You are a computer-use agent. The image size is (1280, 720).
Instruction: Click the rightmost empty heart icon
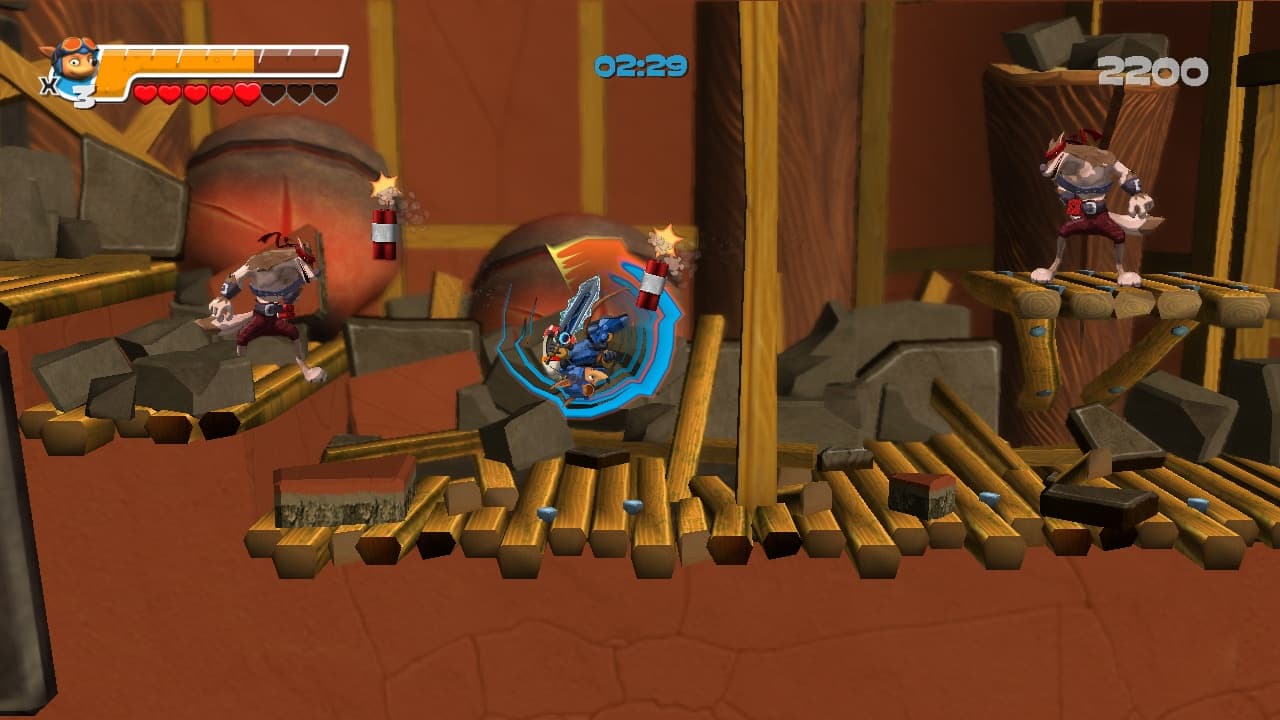tap(324, 92)
